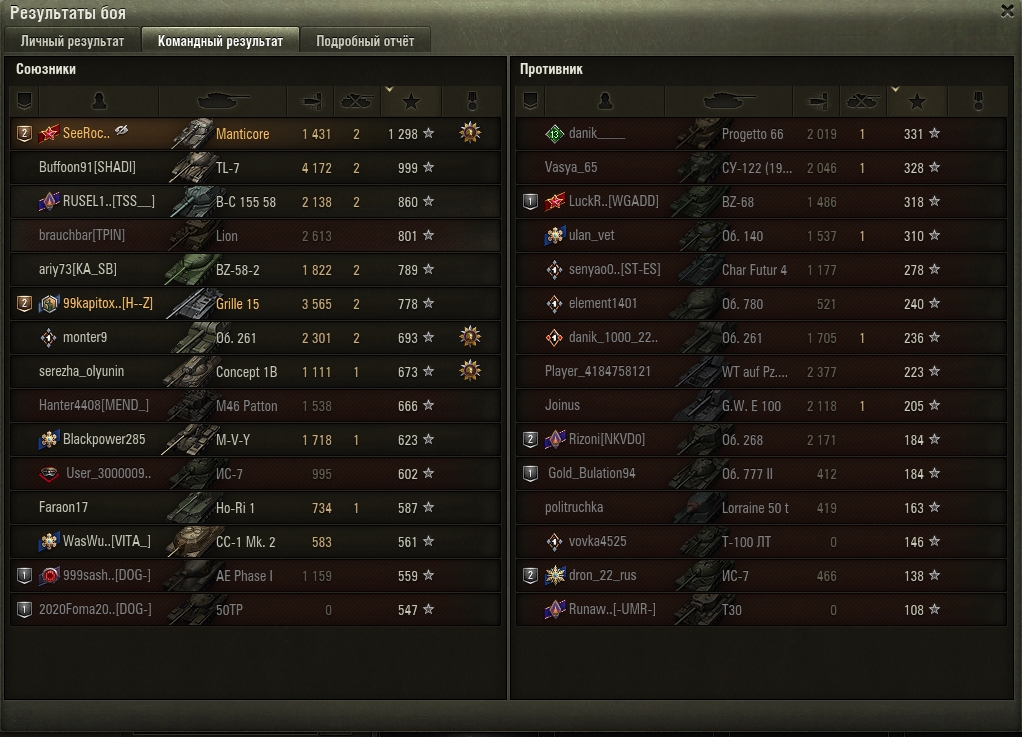Click Gold_Bulation94 in the enemy list
Screen dimensions: 1022x737
[x=591, y=474]
